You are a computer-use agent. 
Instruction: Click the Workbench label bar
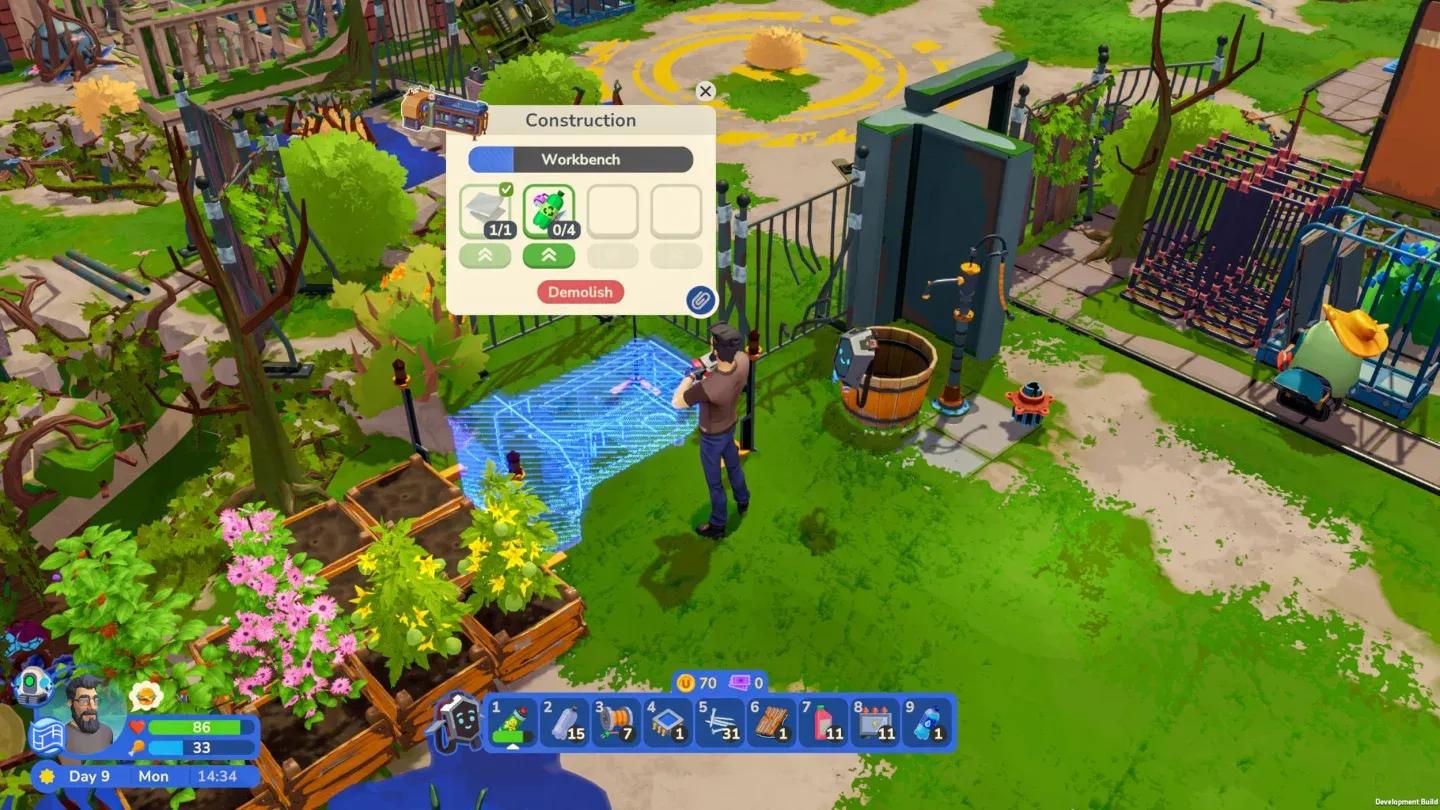click(580, 159)
